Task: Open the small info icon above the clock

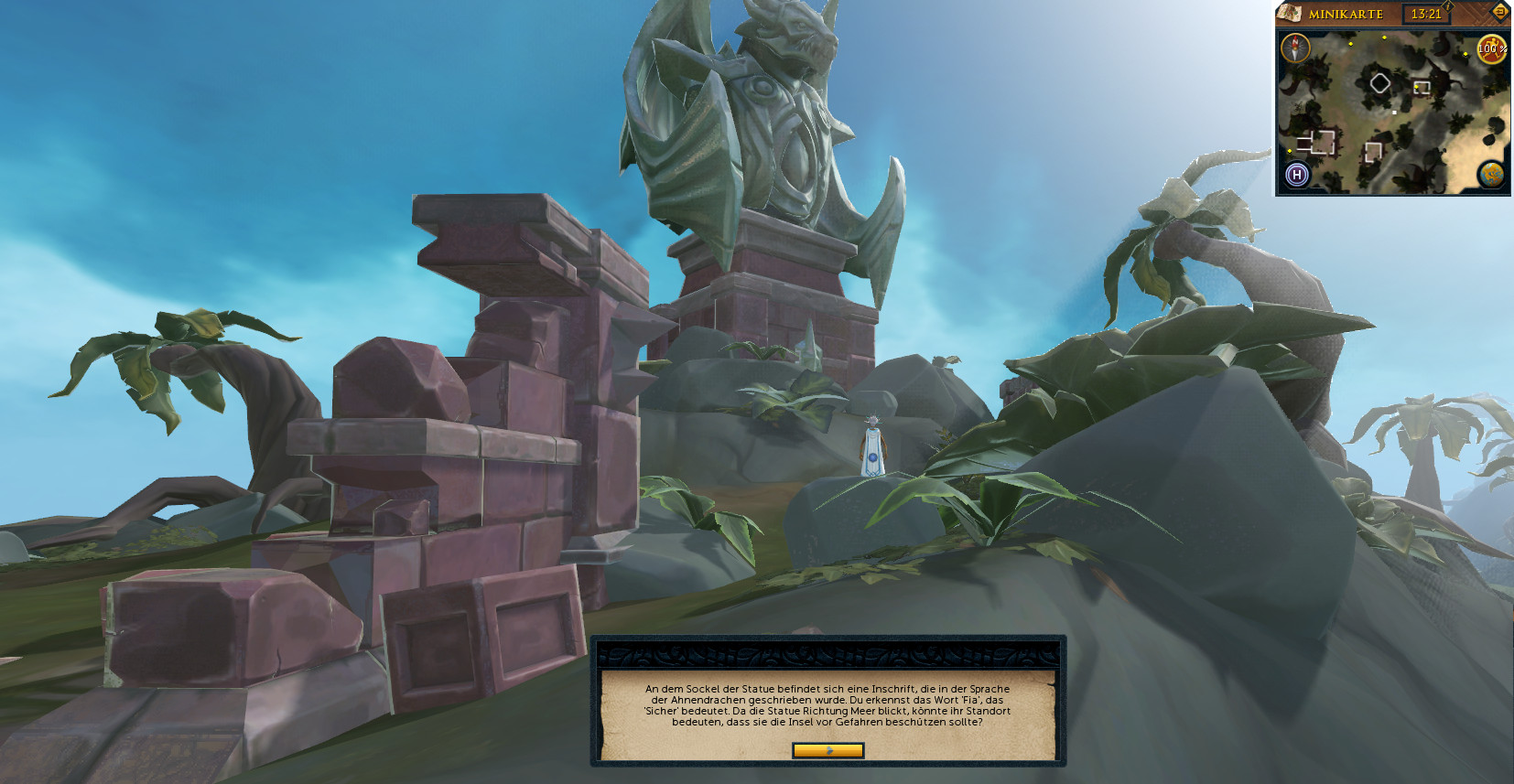Action: [1449, 5]
